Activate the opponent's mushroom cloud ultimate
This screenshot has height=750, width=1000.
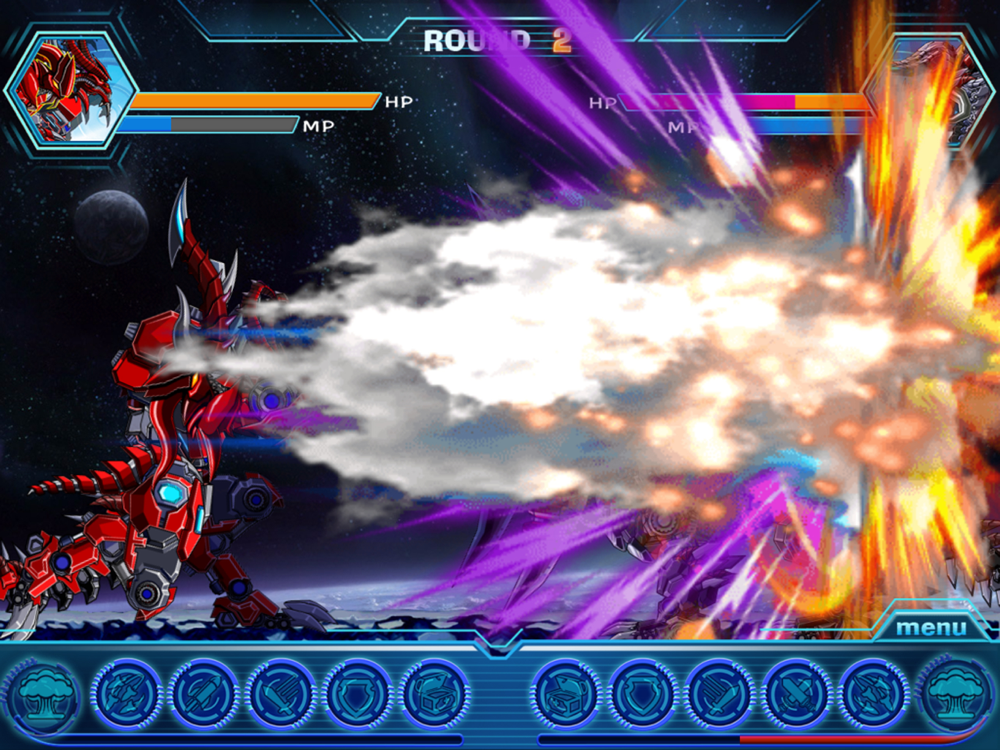coord(955,694)
